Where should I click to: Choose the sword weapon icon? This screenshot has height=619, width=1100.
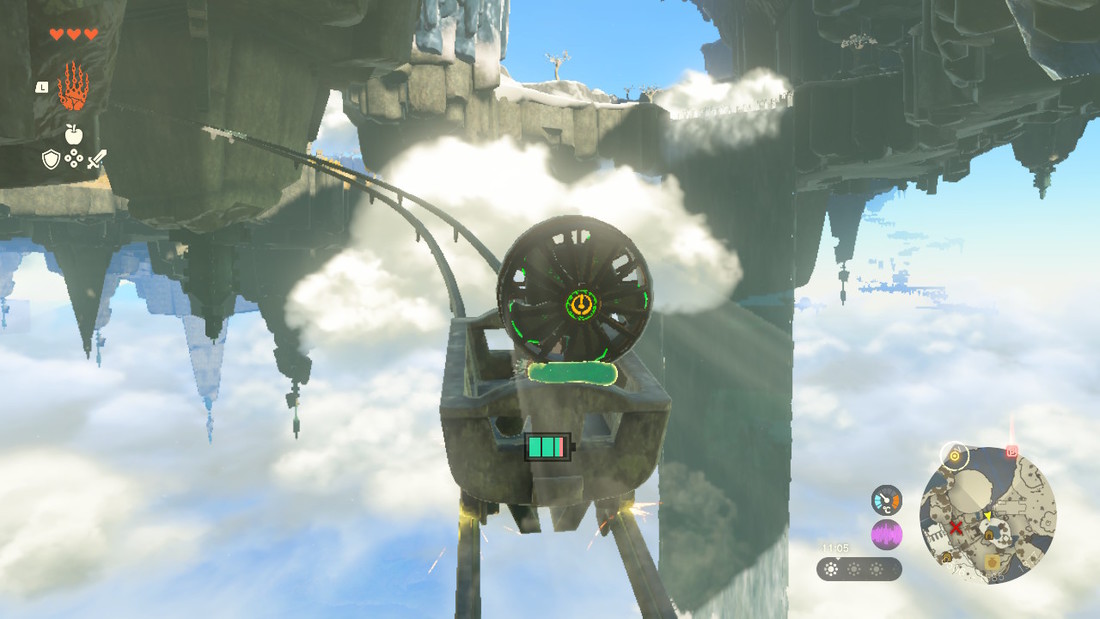coord(96,158)
